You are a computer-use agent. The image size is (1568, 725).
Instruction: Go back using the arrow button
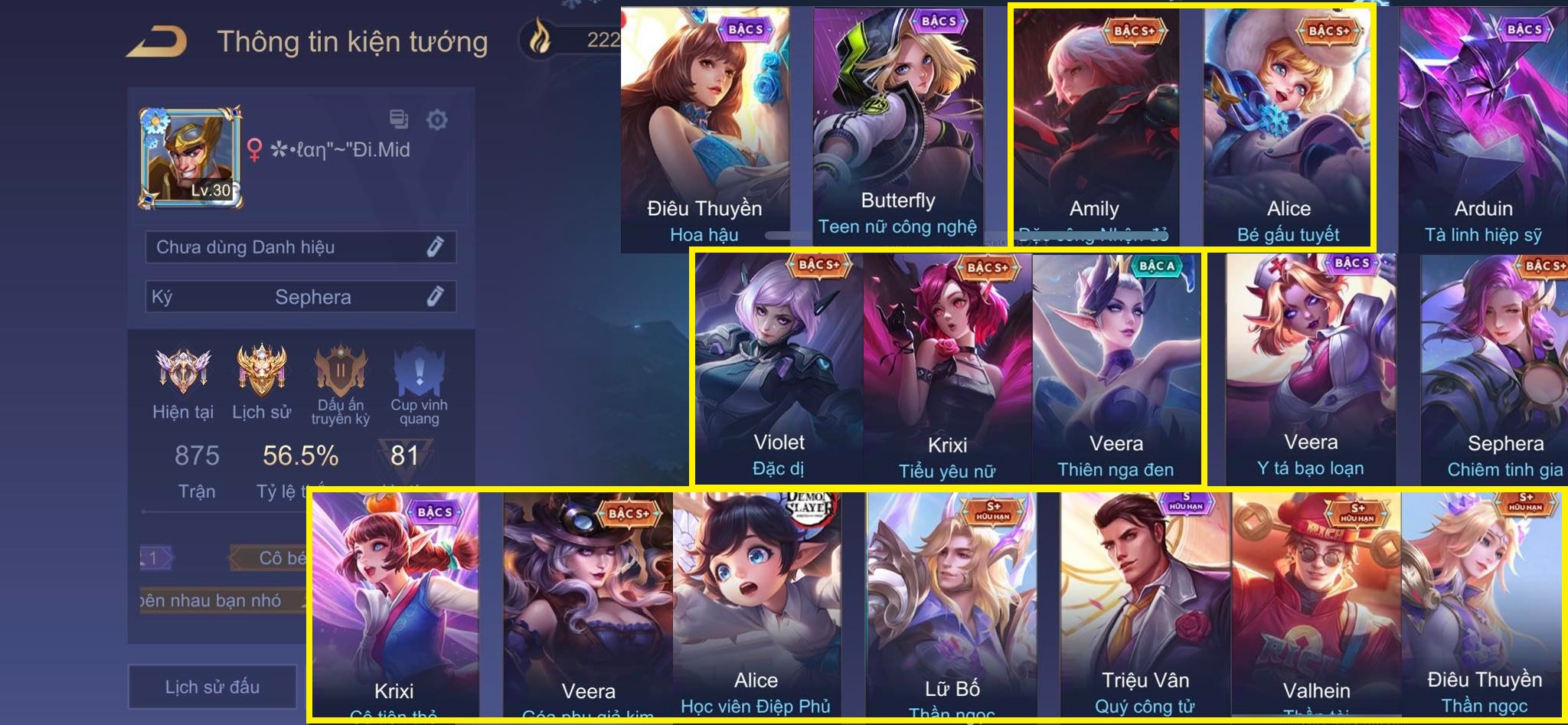(157, 42)
